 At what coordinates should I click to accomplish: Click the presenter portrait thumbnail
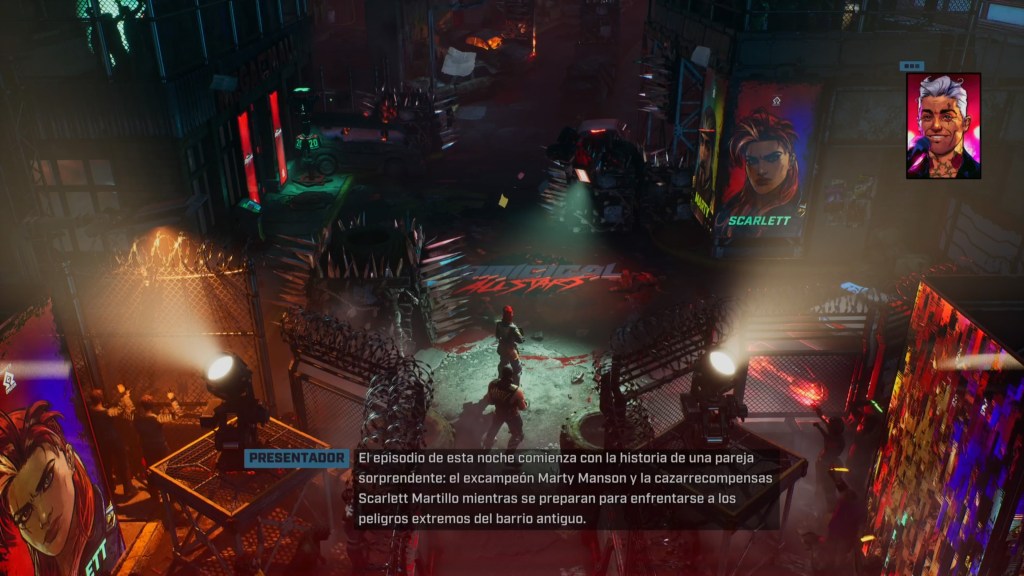943,126
